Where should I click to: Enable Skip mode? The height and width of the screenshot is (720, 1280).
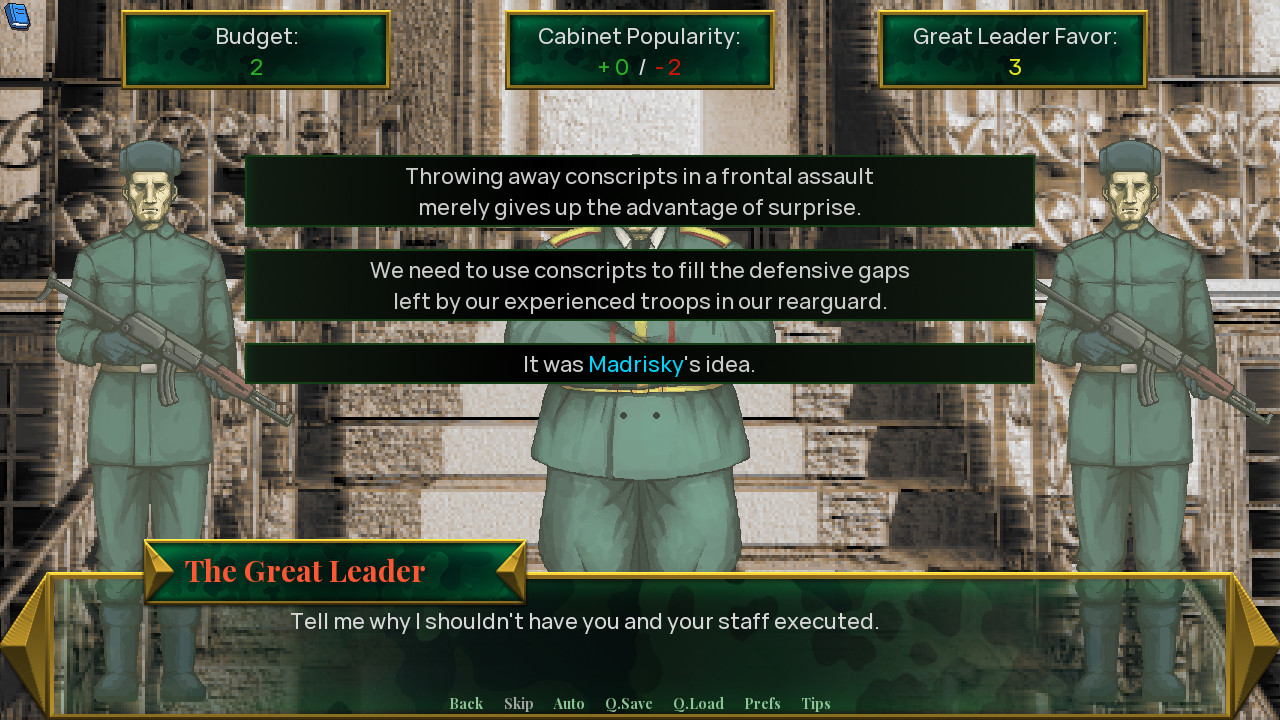[518, 703]
